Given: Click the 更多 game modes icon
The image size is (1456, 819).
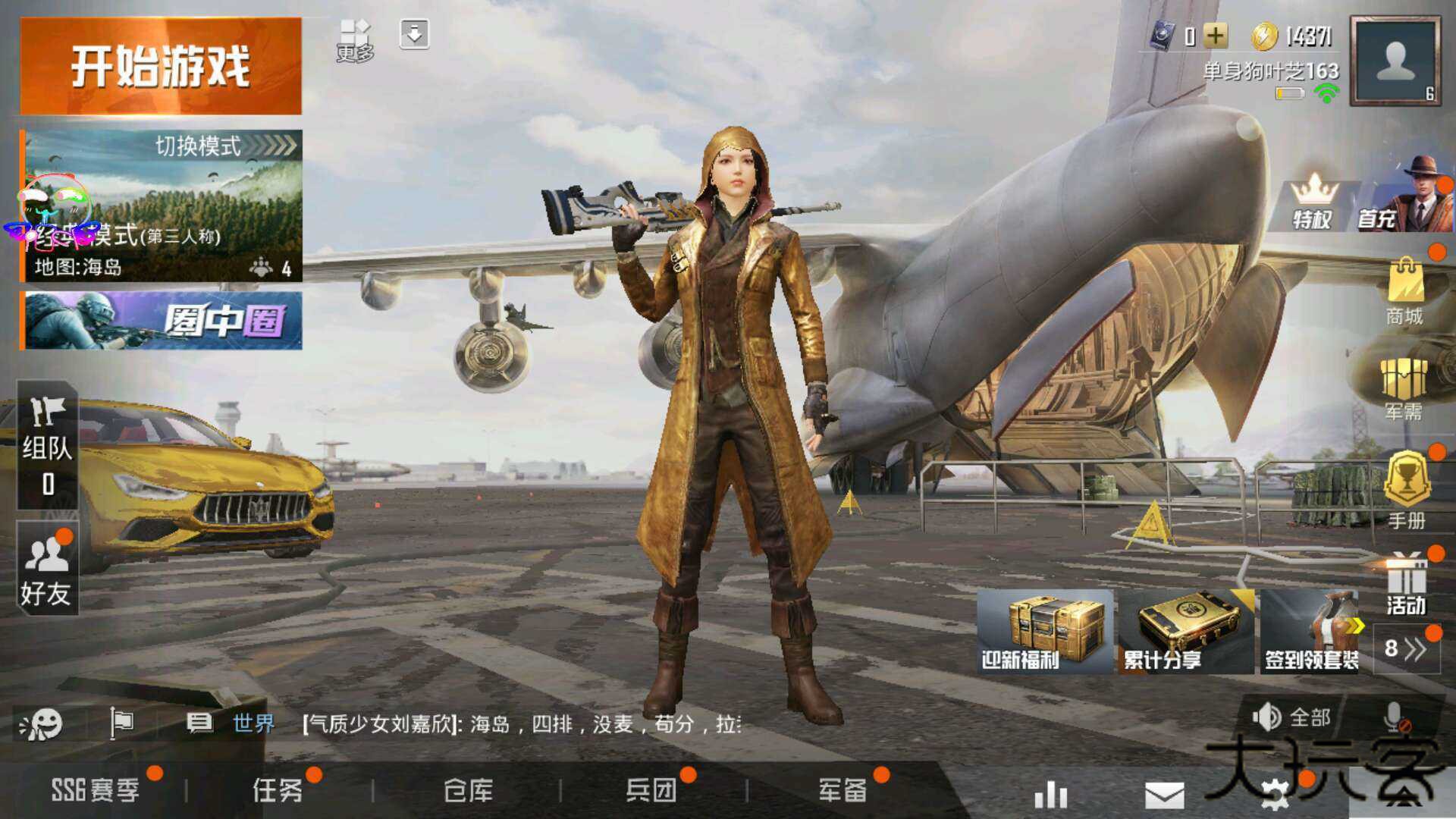Looking at the screenshot, I should [x=356, y=34].
